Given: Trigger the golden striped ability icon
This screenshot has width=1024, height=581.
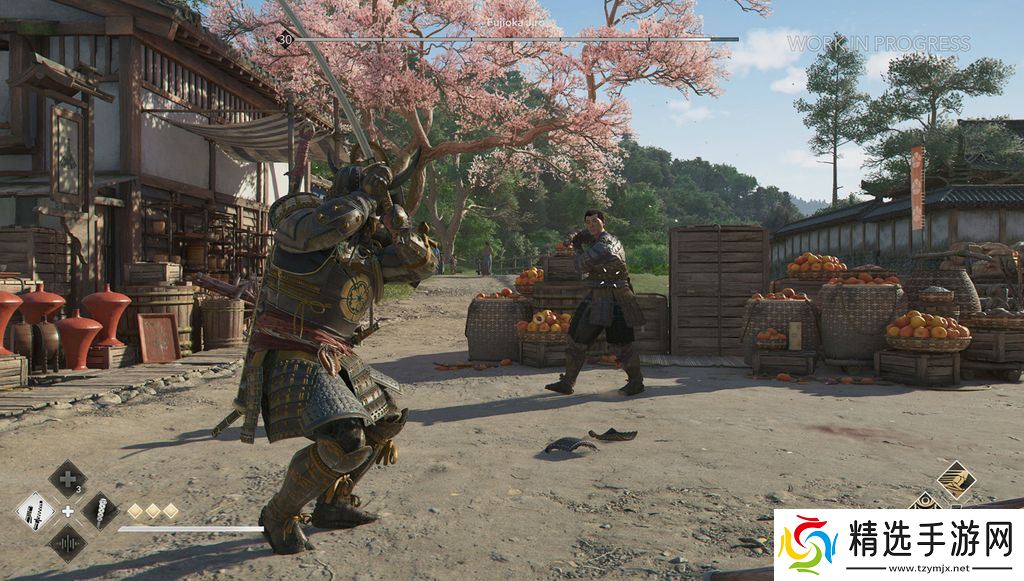Looking at the screenshot, I should pyautogui.click(x=956, y=480).
